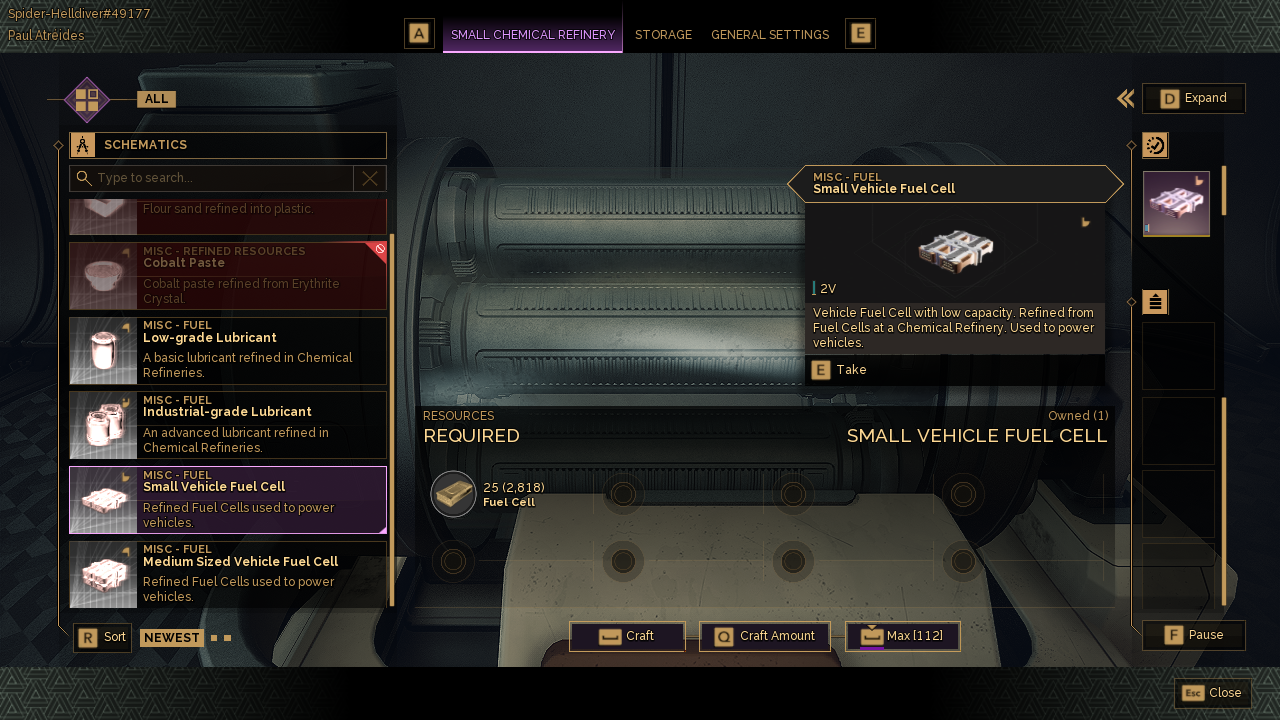1280x720 pixels.
Task: Take the Small Vehicle Fuel Cell
Action: (840, 370)
